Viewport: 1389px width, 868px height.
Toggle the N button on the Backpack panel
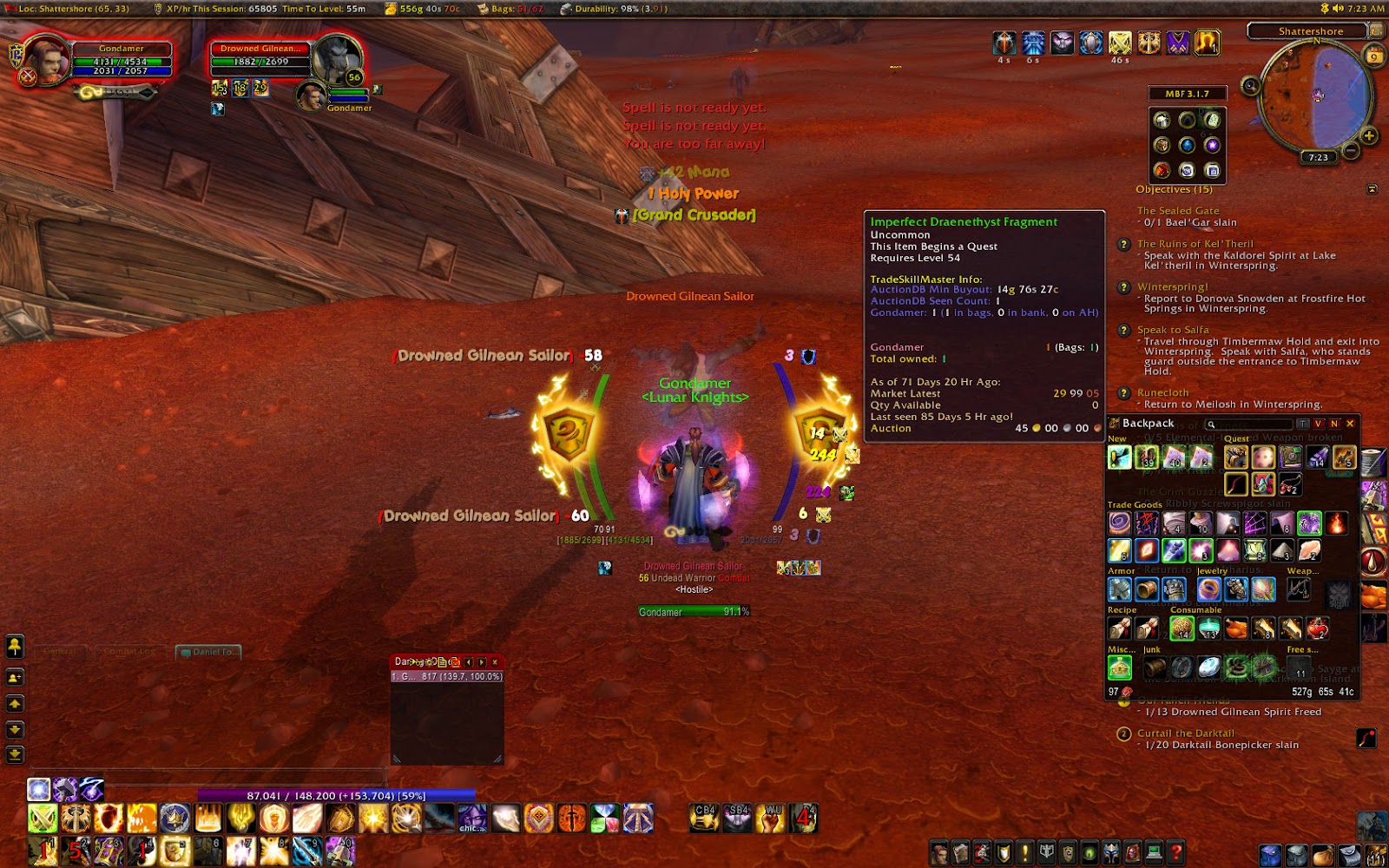1334,423
